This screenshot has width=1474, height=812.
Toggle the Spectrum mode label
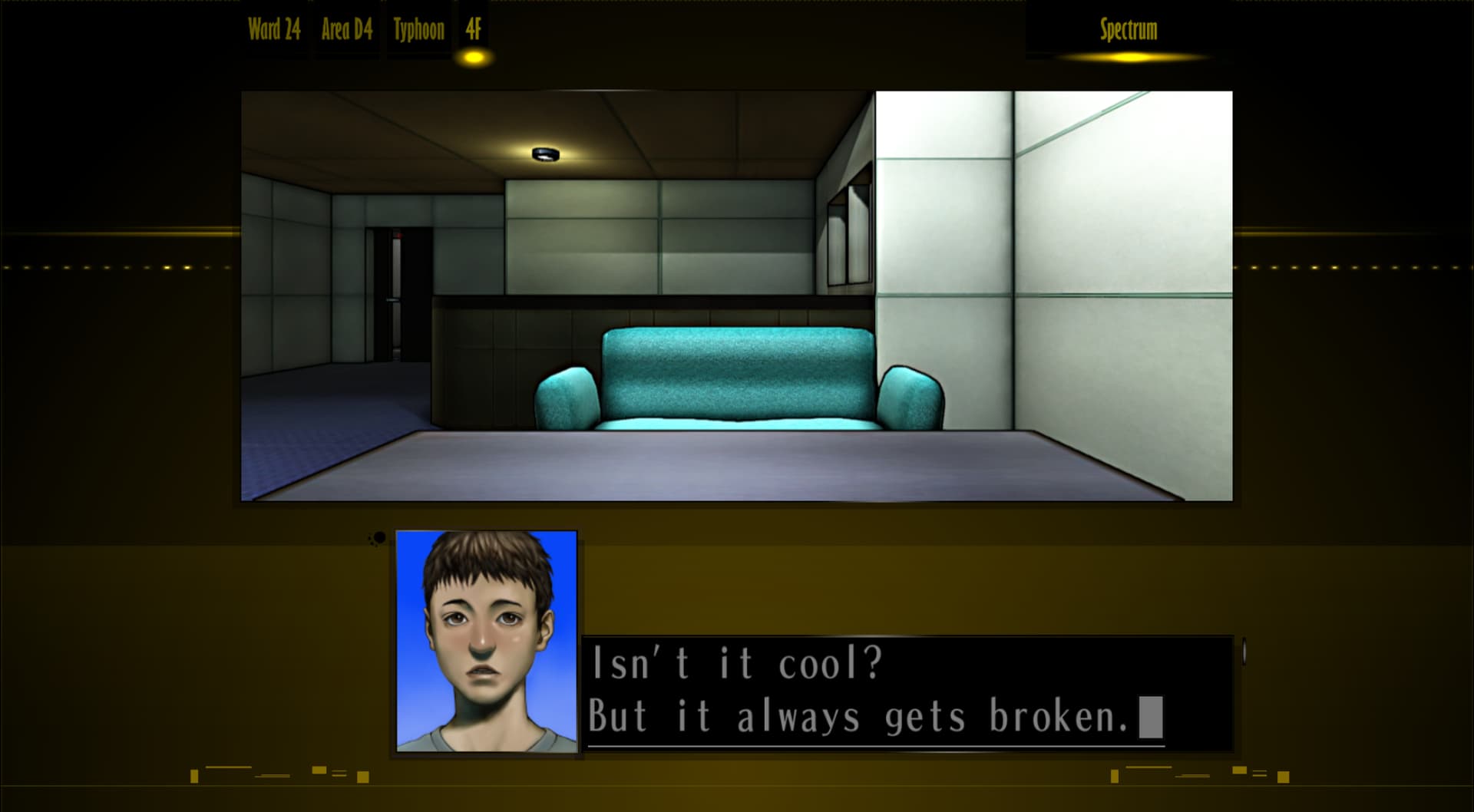tap(1129, 29)
